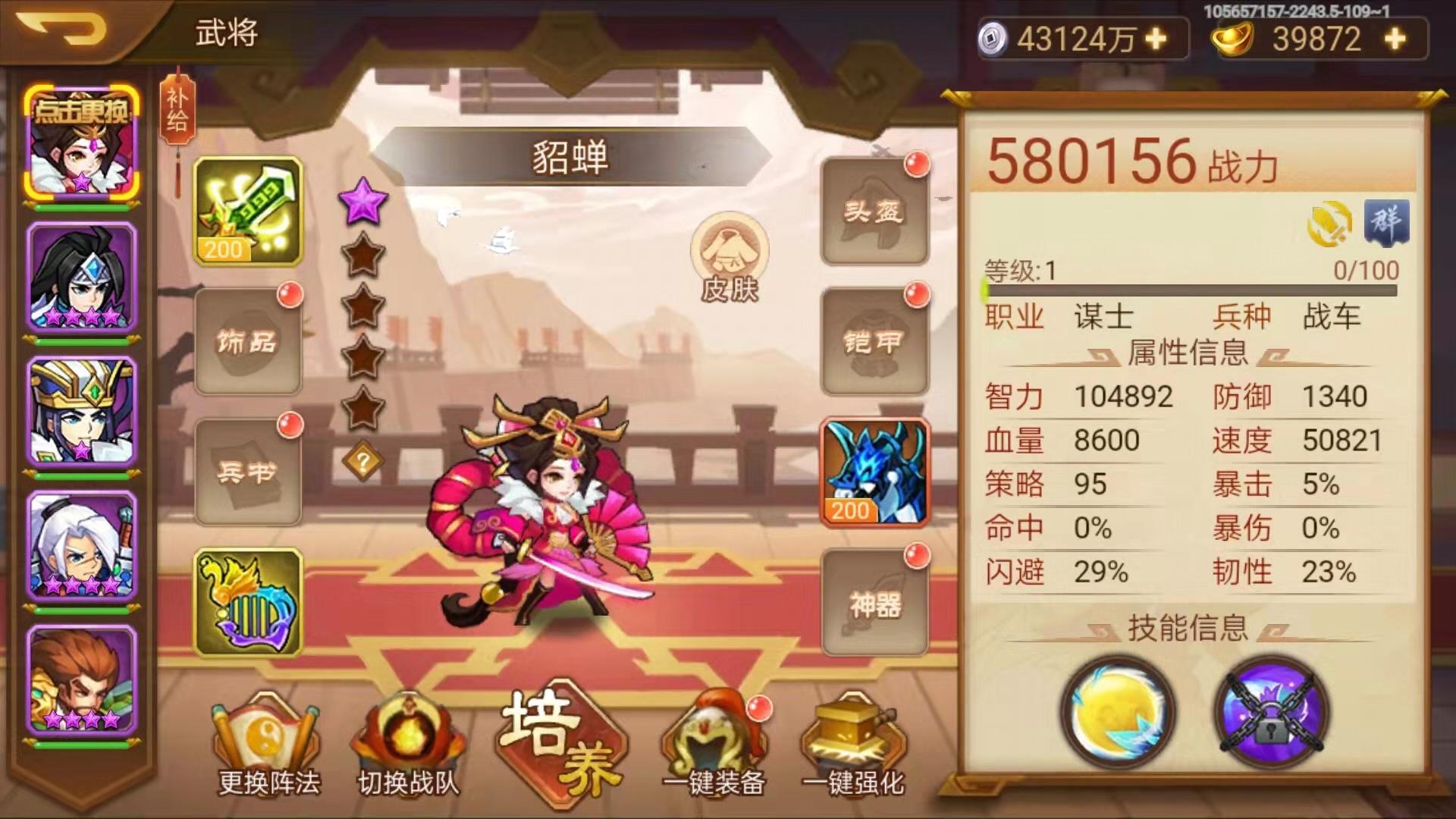Viewport: 1456px width, 819px height.
Task: Click the question mark star slot
Action: tap(364, 460)
